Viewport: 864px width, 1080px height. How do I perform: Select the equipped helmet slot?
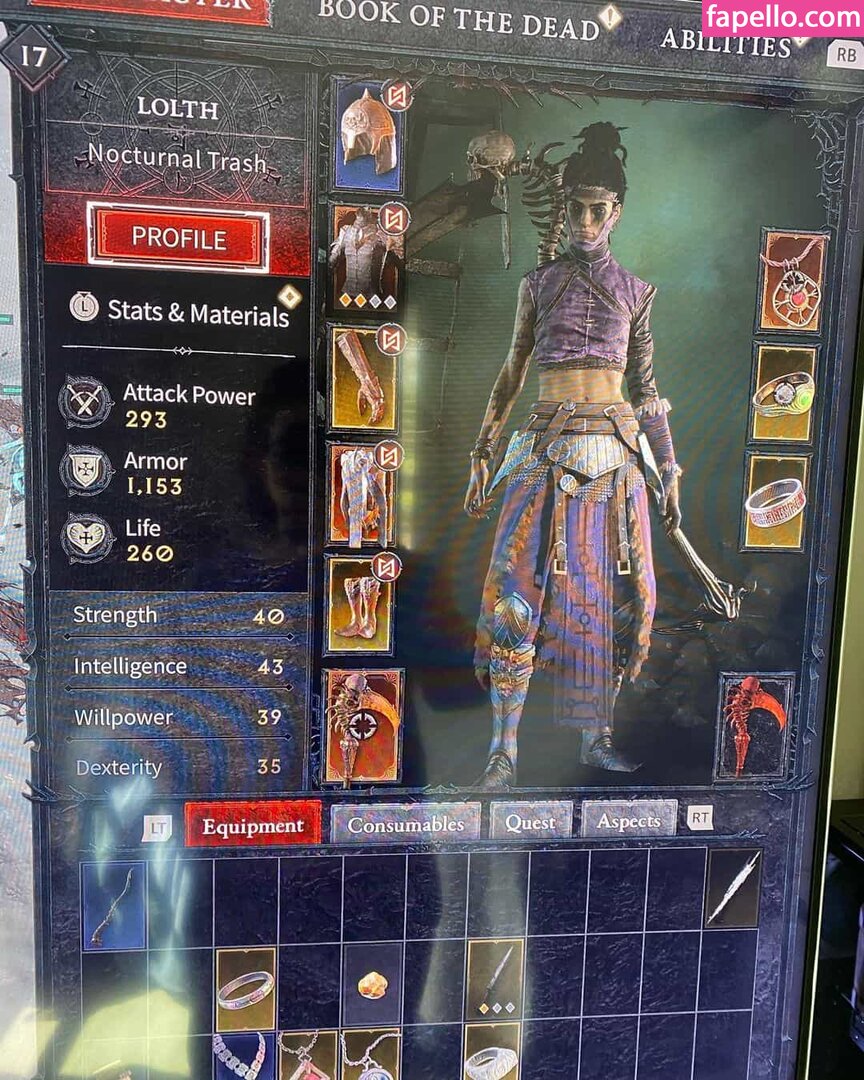367,136
